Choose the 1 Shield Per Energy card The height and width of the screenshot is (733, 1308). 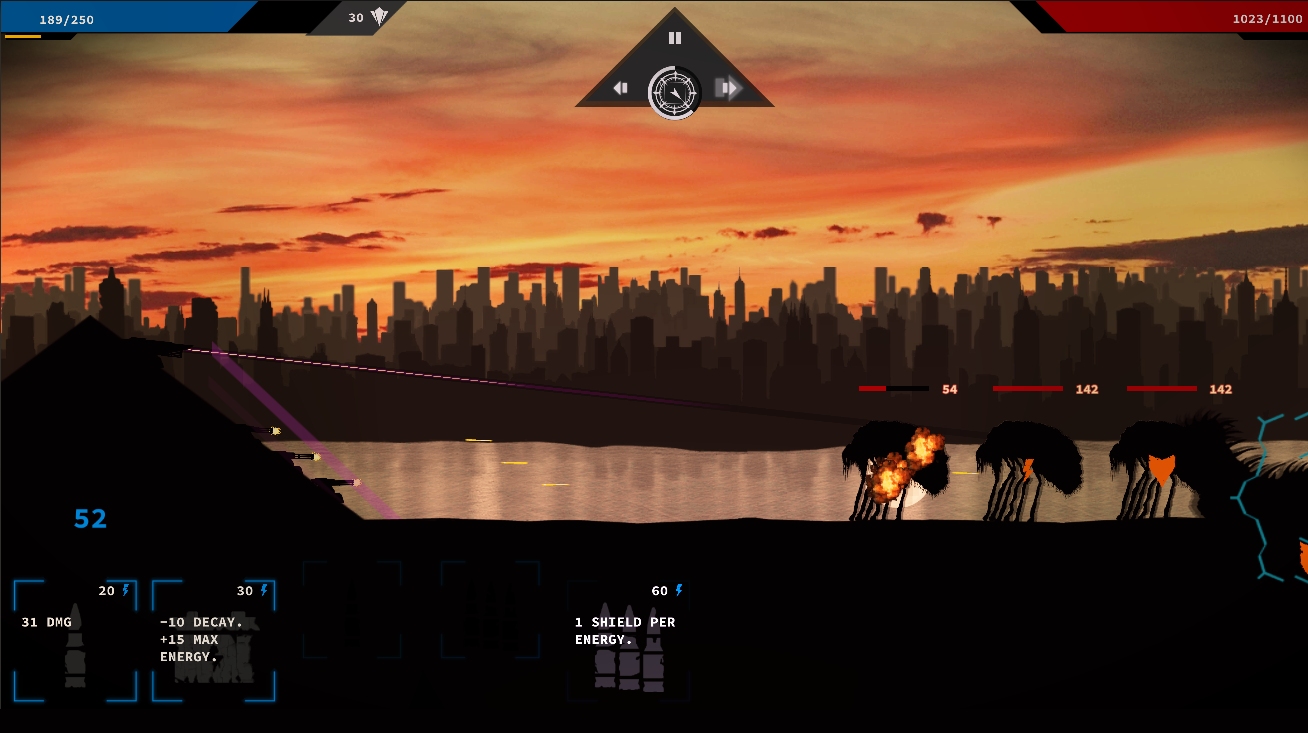[628, 640]
